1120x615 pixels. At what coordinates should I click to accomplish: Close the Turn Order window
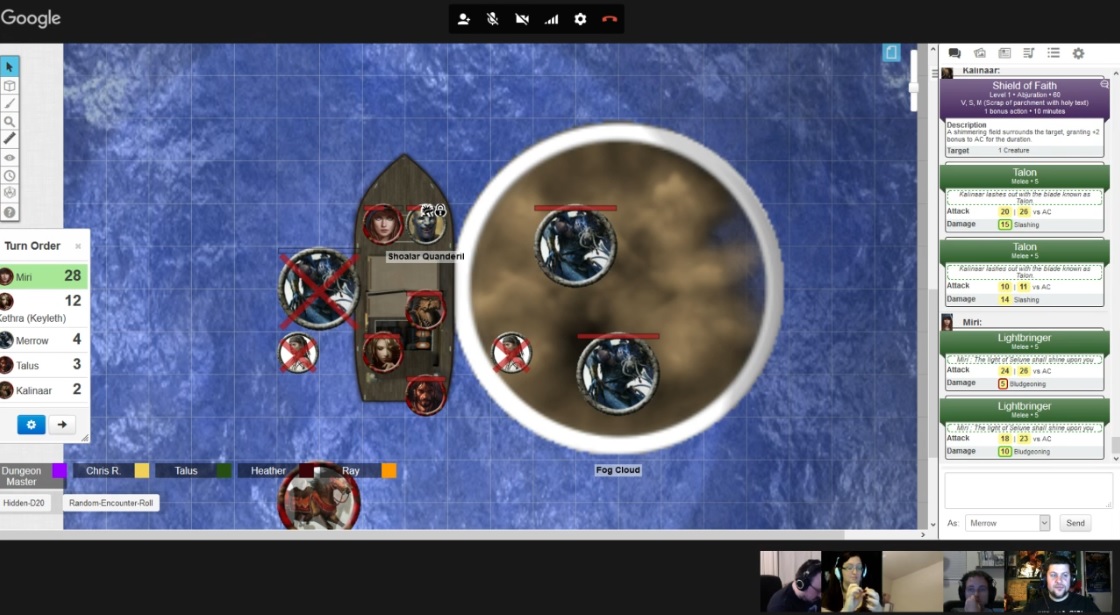(x=78, y=246)
